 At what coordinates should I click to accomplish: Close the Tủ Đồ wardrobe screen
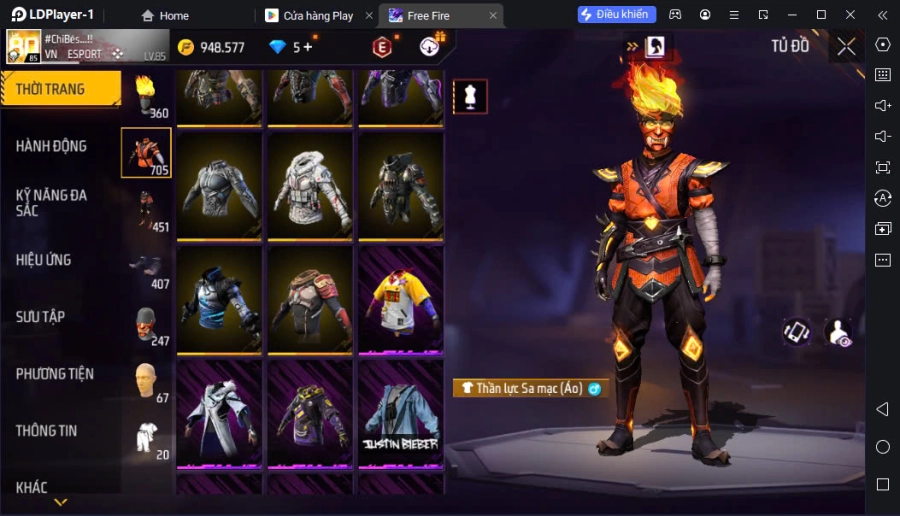pos(846,46)
